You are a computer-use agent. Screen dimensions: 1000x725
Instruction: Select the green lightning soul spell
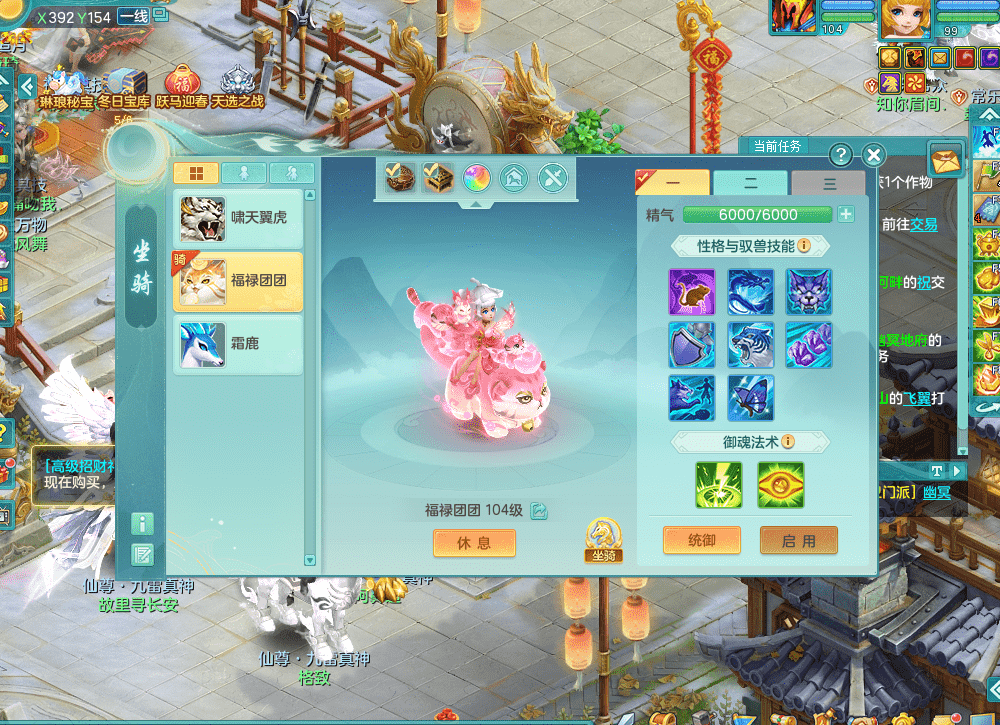(719, 484)
